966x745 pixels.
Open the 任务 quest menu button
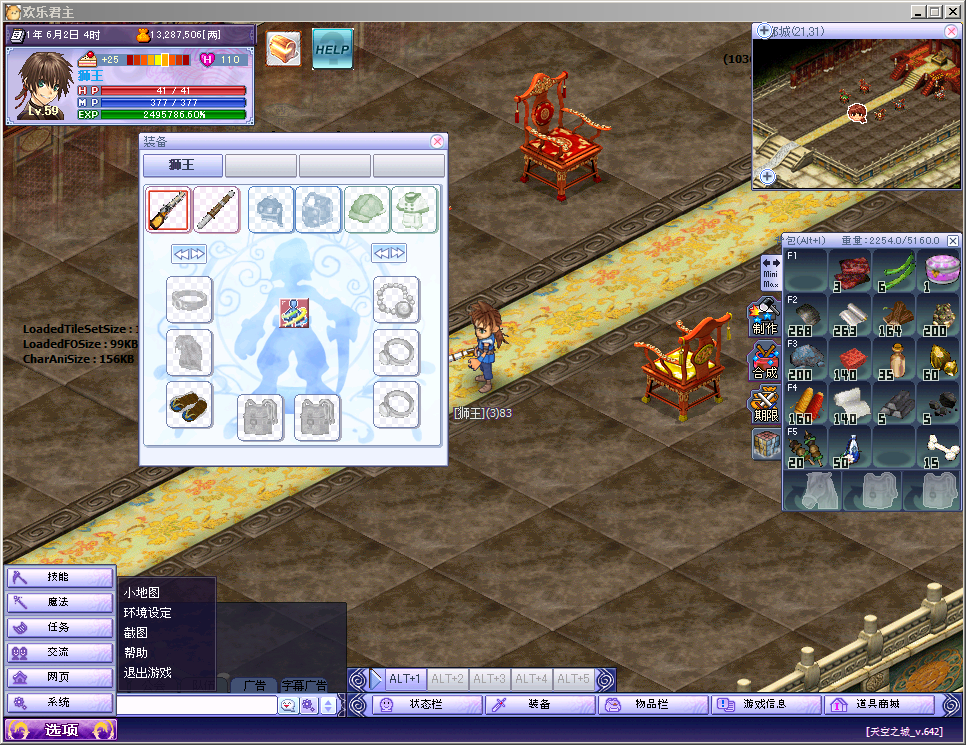tap(60, 628)
